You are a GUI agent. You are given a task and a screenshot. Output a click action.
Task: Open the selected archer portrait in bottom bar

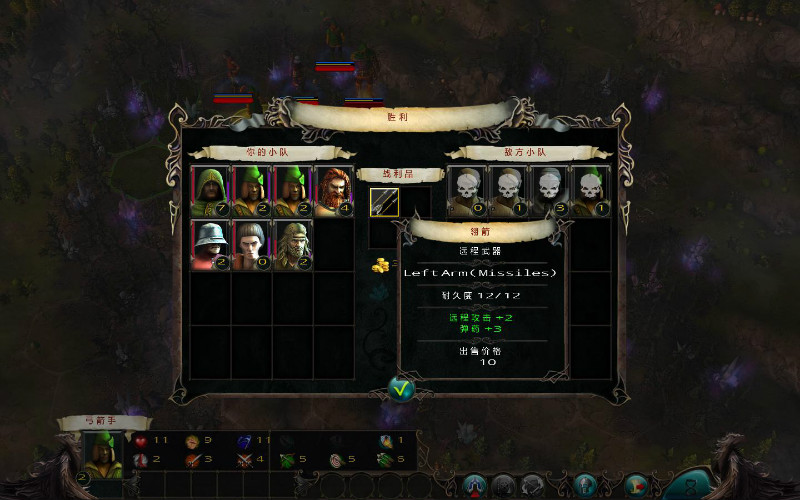103,455
